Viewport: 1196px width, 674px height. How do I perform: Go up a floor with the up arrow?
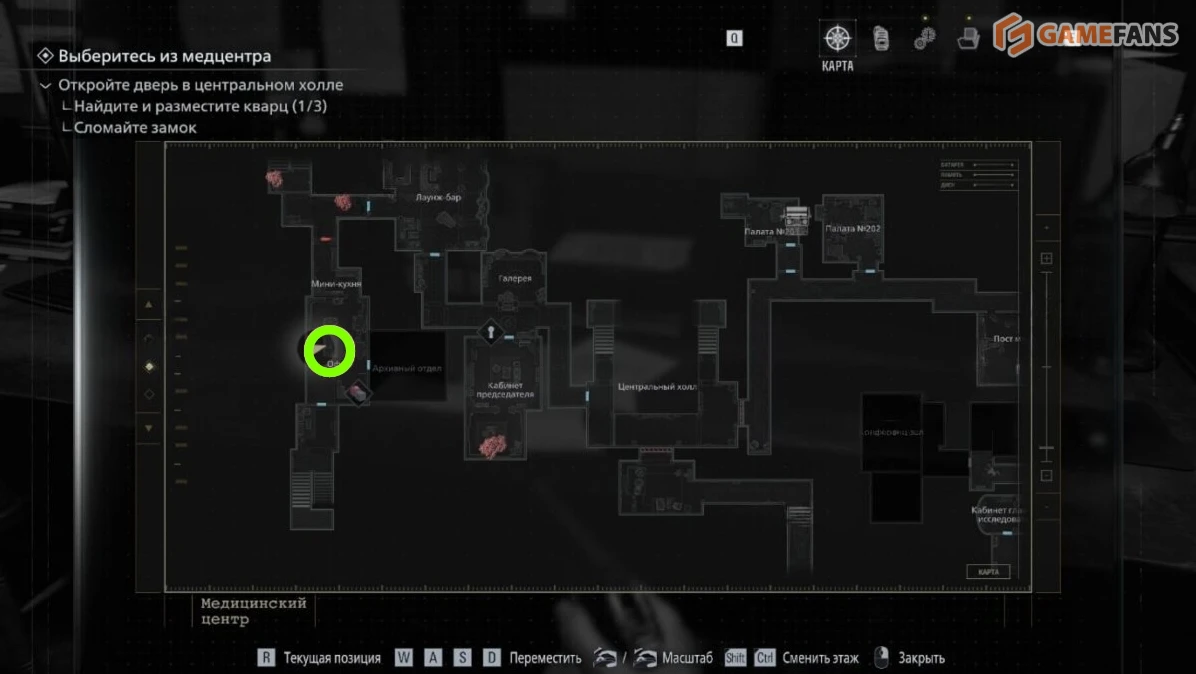pyautogui.click(x=149, y=304)
